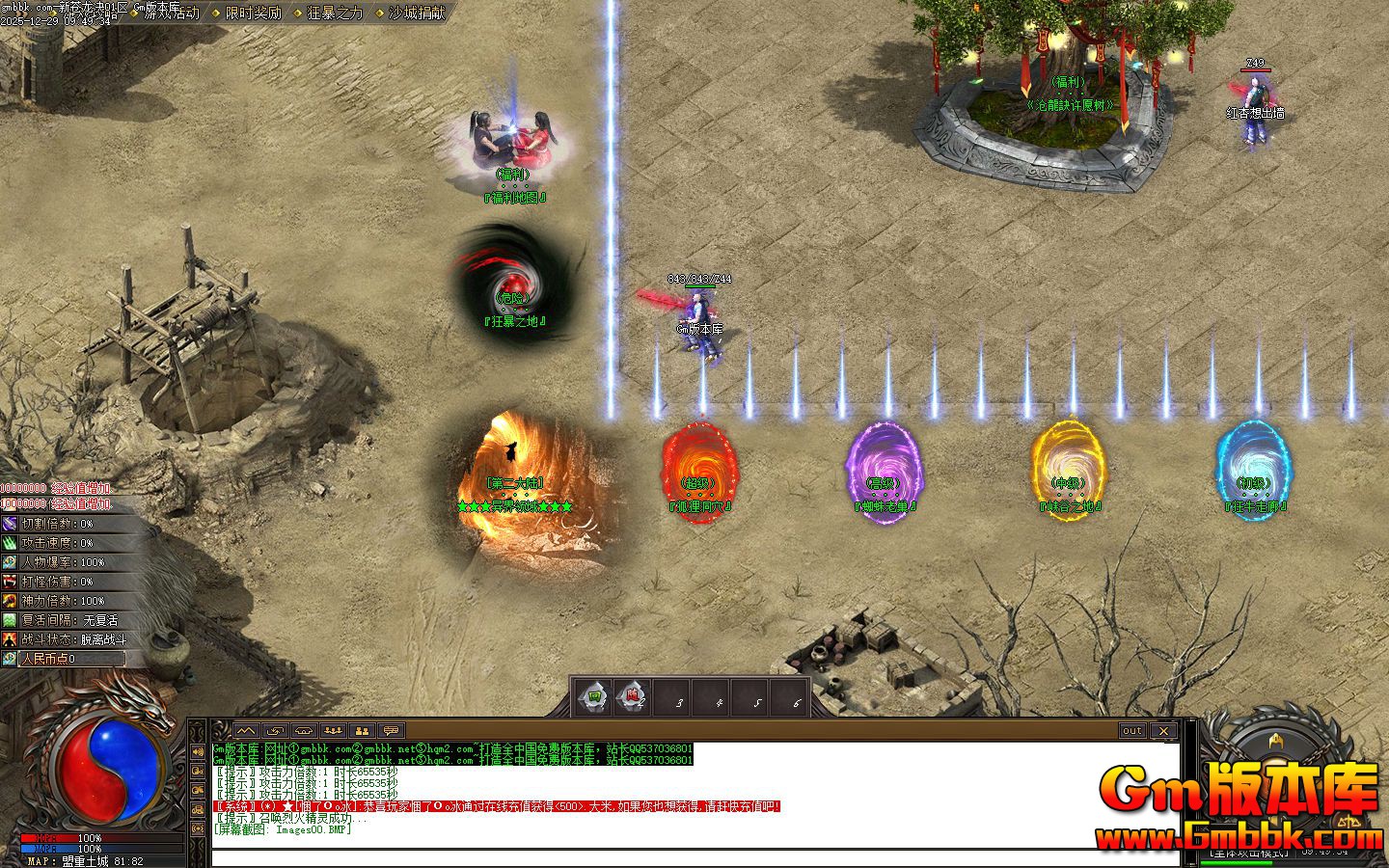Click the chat input field
Viewport: 1389px width, 868px height.
point(694,857)
